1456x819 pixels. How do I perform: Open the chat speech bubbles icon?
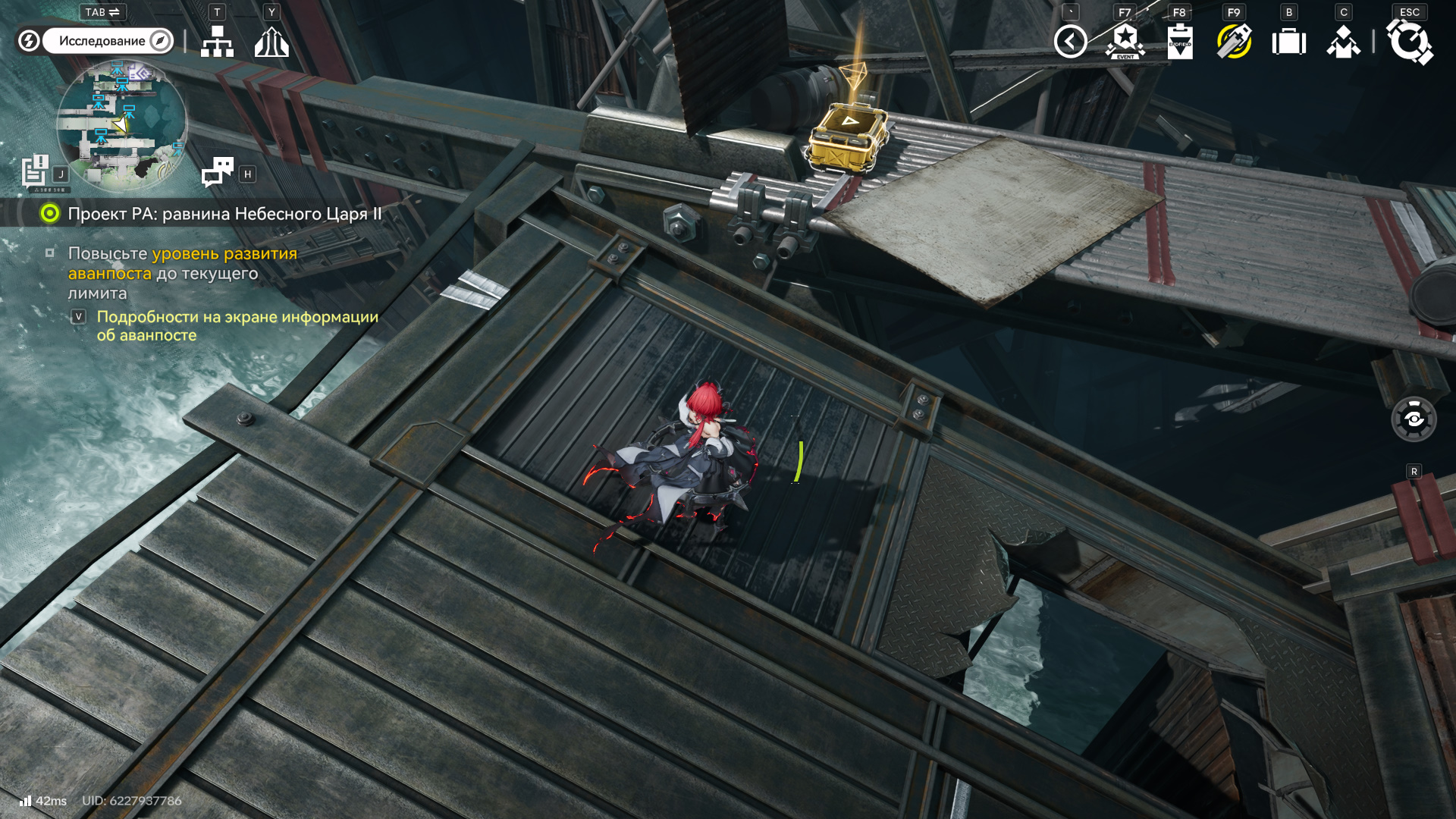[218, 172]
